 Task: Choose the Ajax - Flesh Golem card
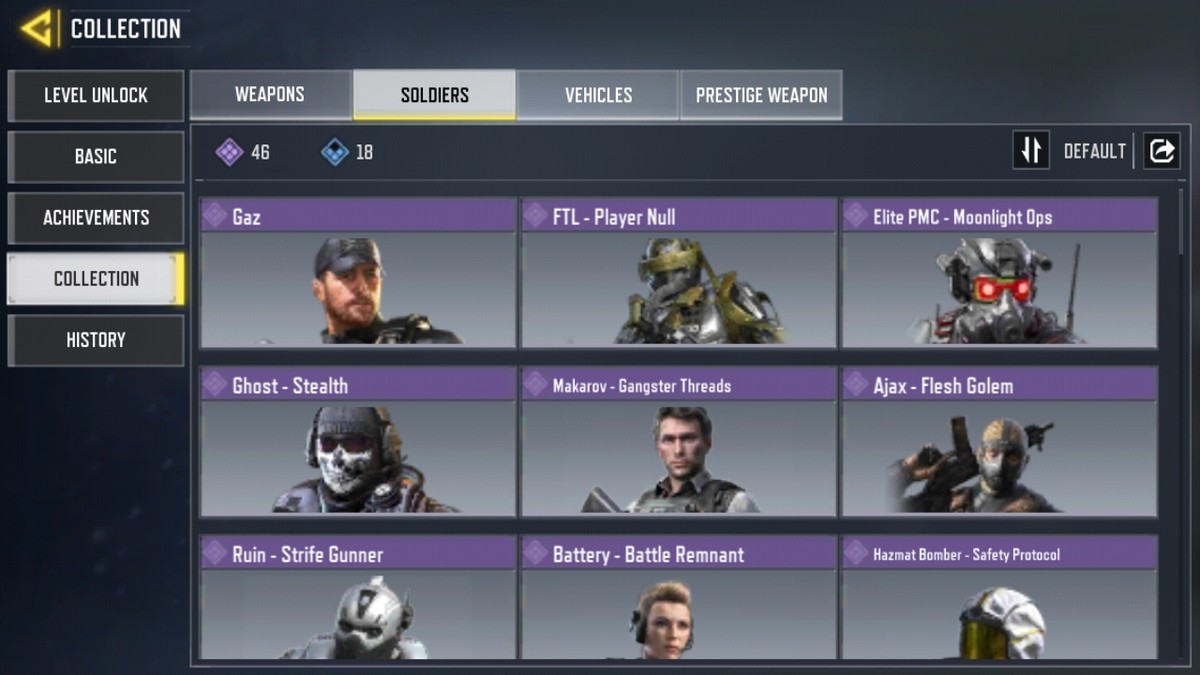(999, 442)
